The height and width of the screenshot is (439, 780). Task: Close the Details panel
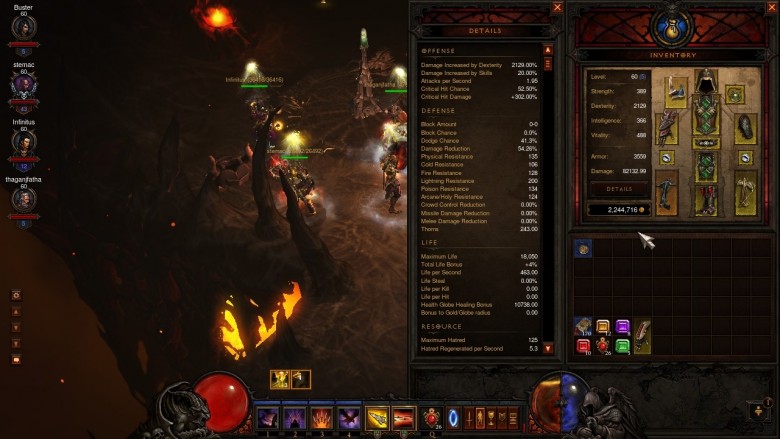(557, 7)
